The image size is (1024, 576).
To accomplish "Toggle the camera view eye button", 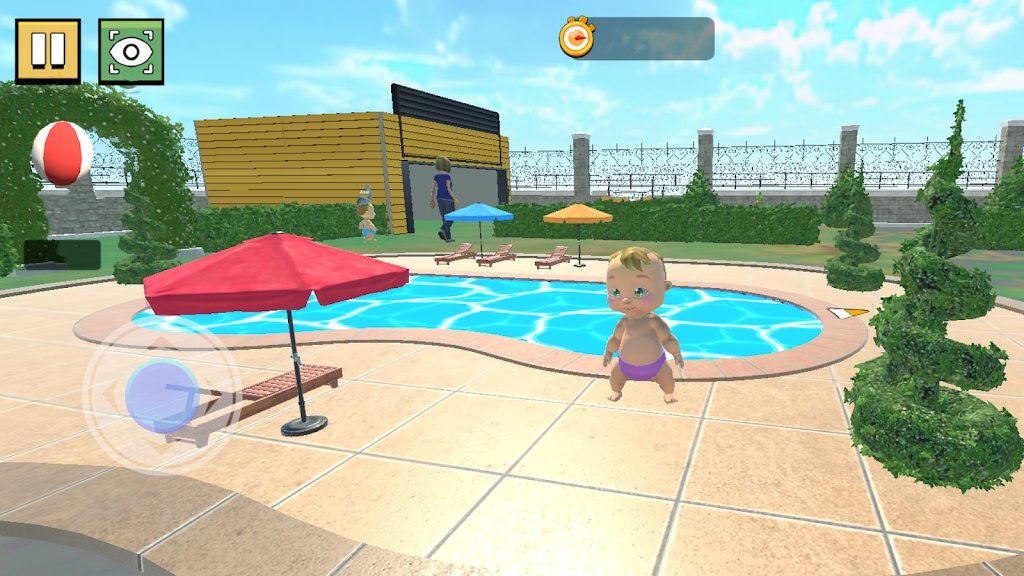I will point(131,51).
